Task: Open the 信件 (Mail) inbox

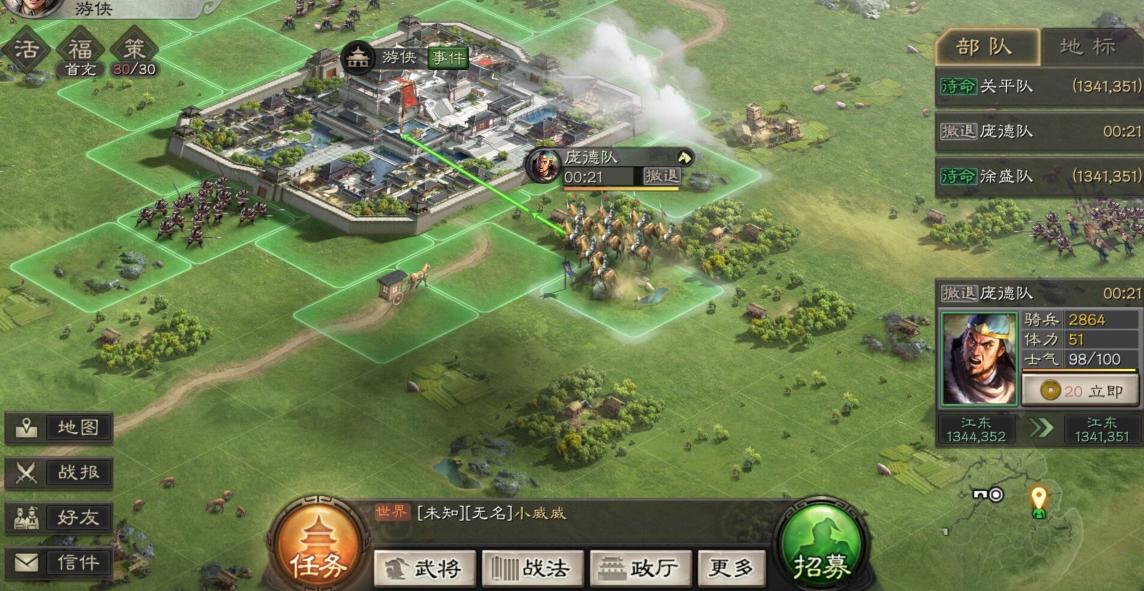Action: 60,563
